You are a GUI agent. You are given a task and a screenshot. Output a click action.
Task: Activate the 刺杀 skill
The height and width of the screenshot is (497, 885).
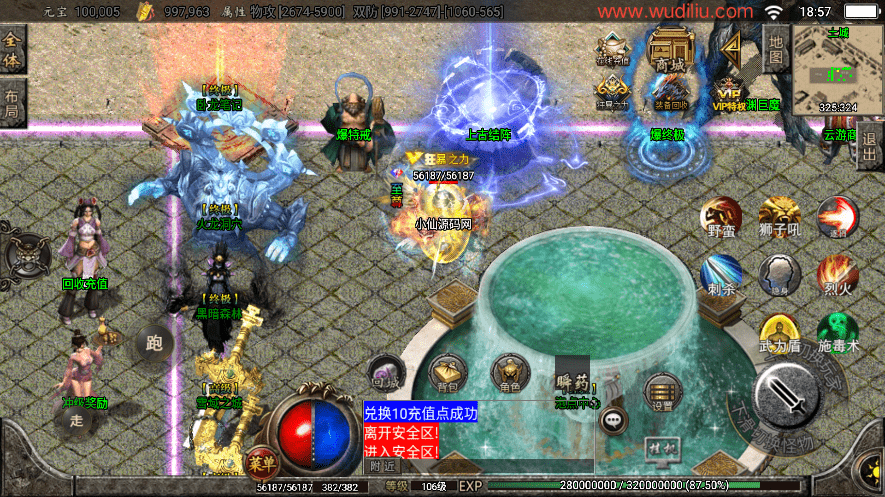[721, 275]
